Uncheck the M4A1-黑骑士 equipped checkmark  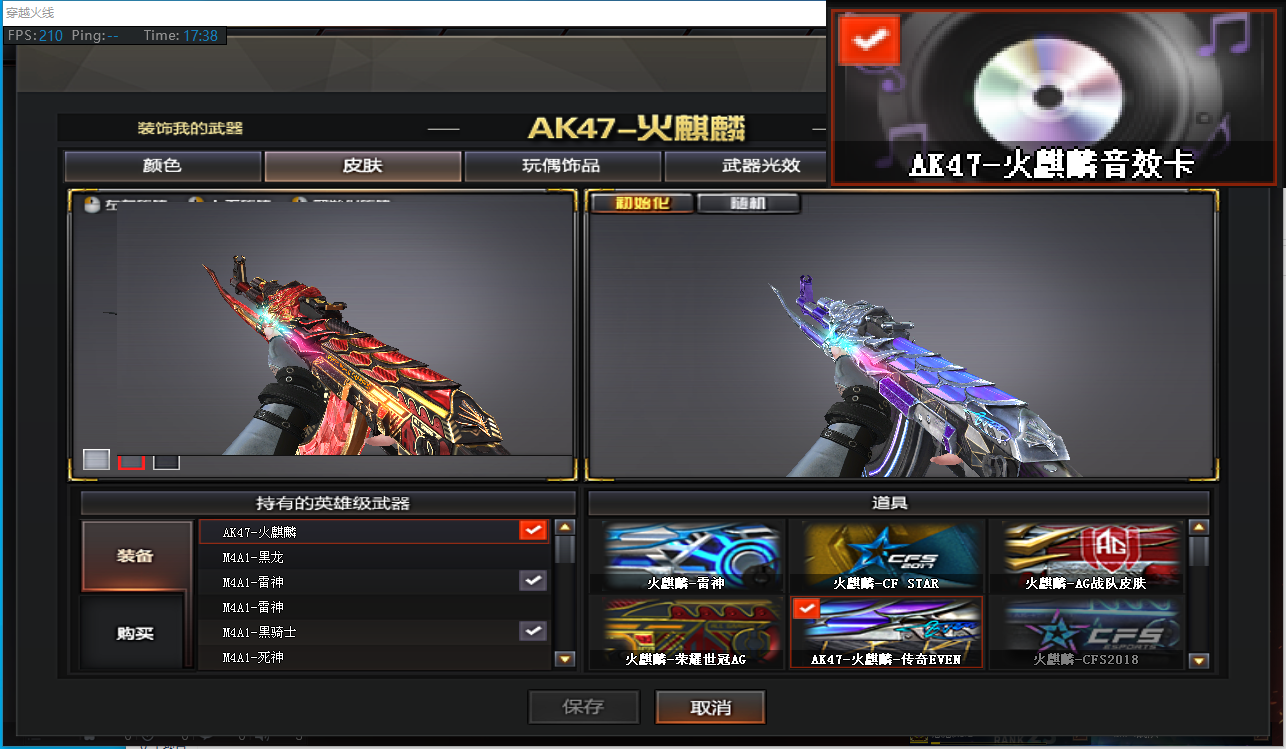[x=532, y=631]
